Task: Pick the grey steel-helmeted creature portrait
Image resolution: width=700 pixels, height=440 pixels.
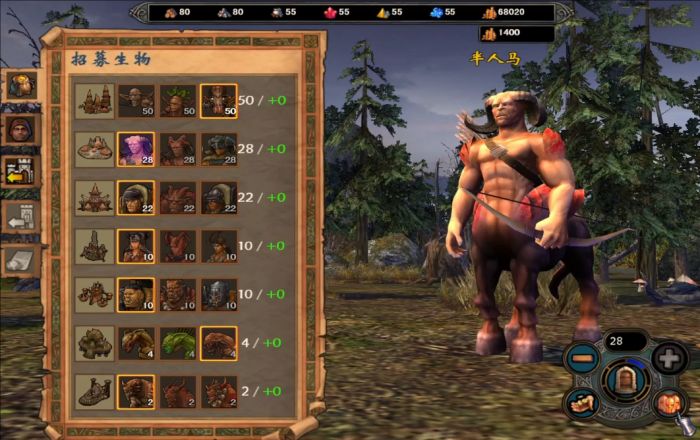Action: [218, 294]
